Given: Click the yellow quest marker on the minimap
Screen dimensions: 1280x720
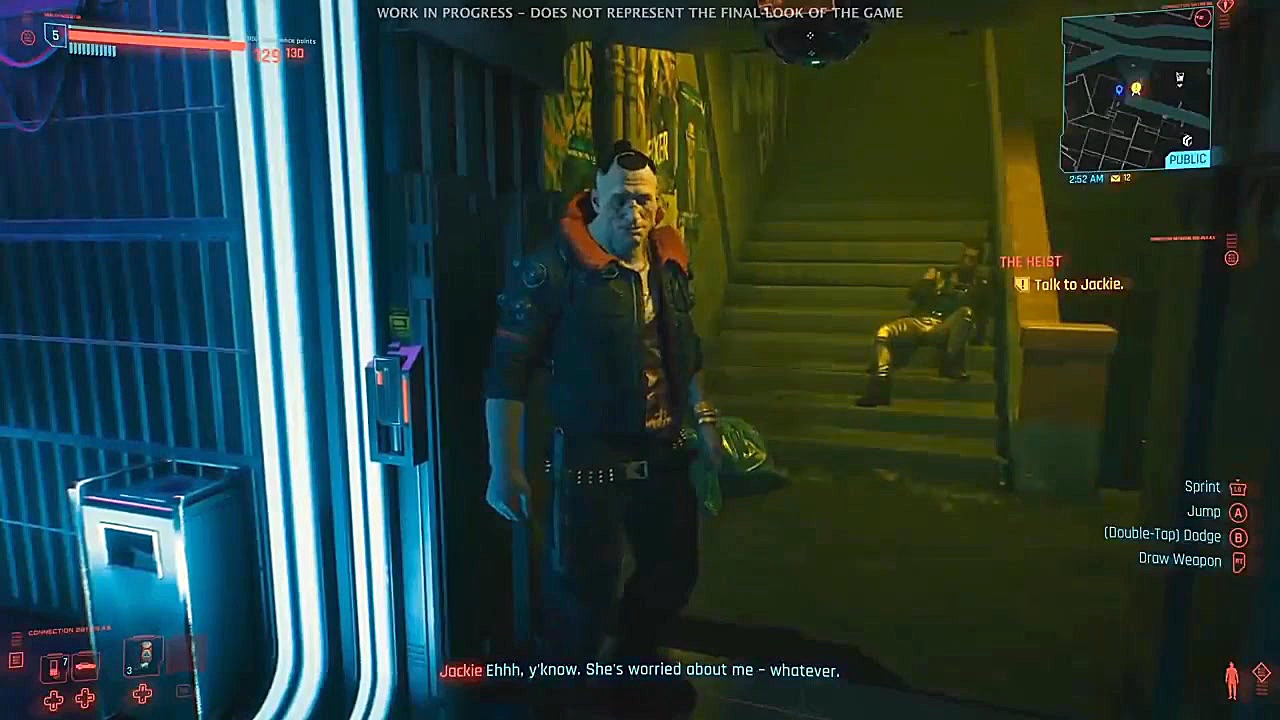Looking at the screenshot, I should 1136,89.
